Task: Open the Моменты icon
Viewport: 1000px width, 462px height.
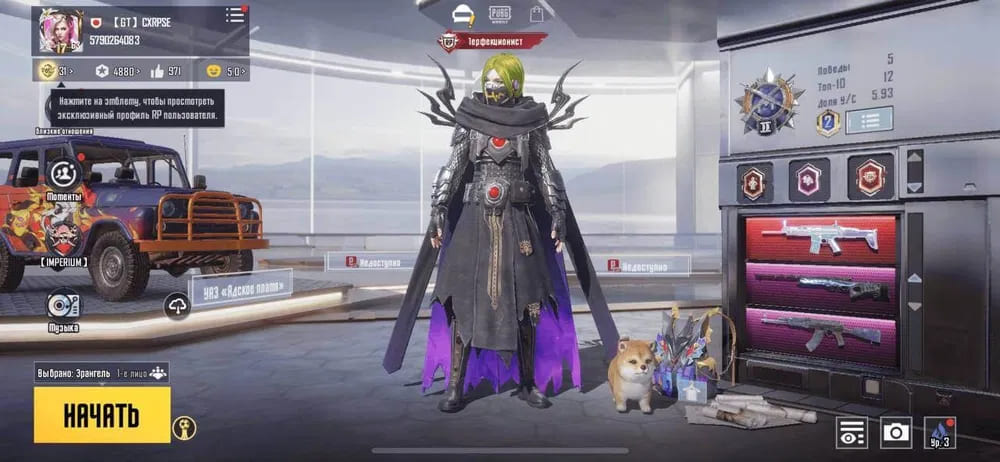Action: coord(64,175)
